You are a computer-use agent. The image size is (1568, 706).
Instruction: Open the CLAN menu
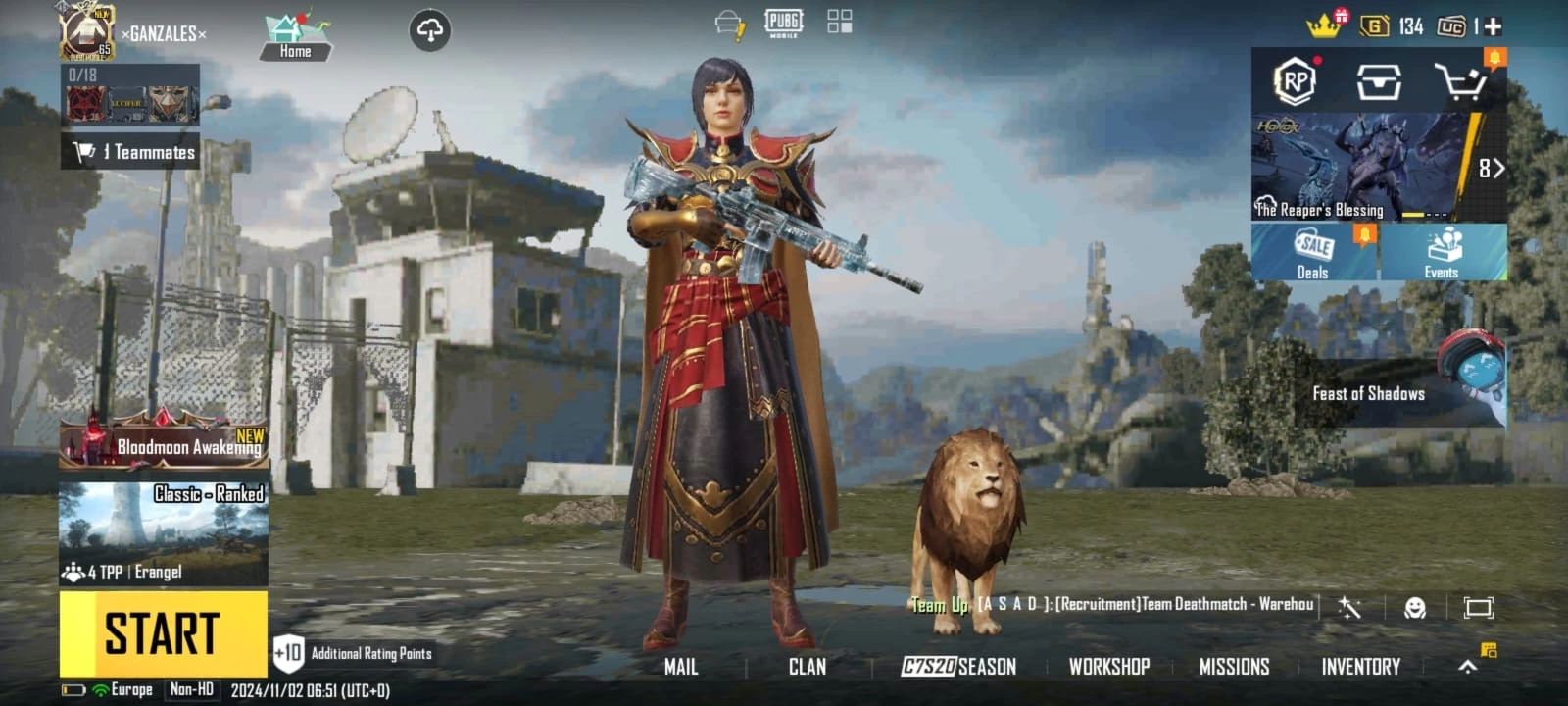click(808, 667)
